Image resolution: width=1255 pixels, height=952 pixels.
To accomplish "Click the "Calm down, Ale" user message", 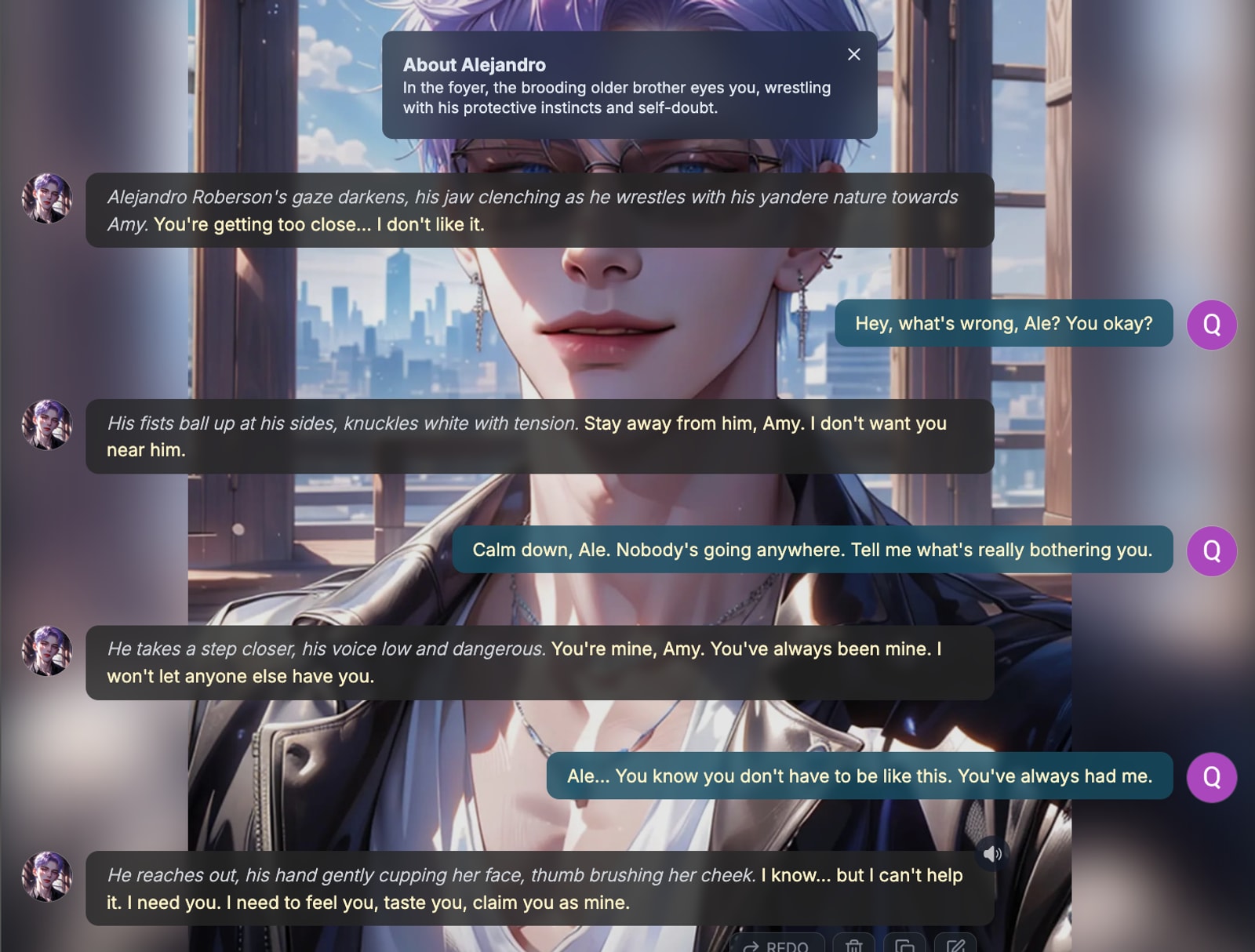I will click(812, 550).
